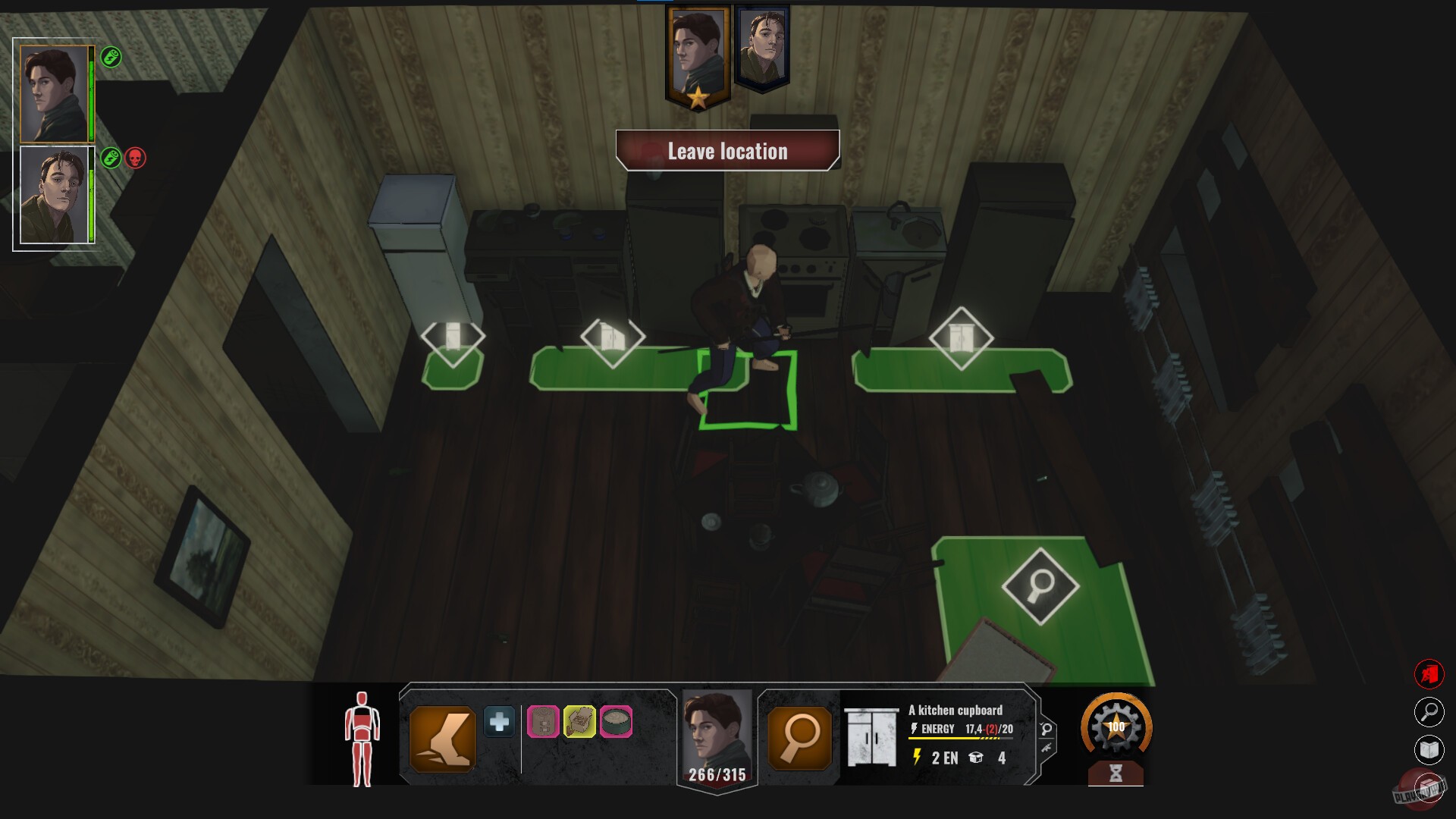
Task: Click the Leave location button
Action: 727,151
